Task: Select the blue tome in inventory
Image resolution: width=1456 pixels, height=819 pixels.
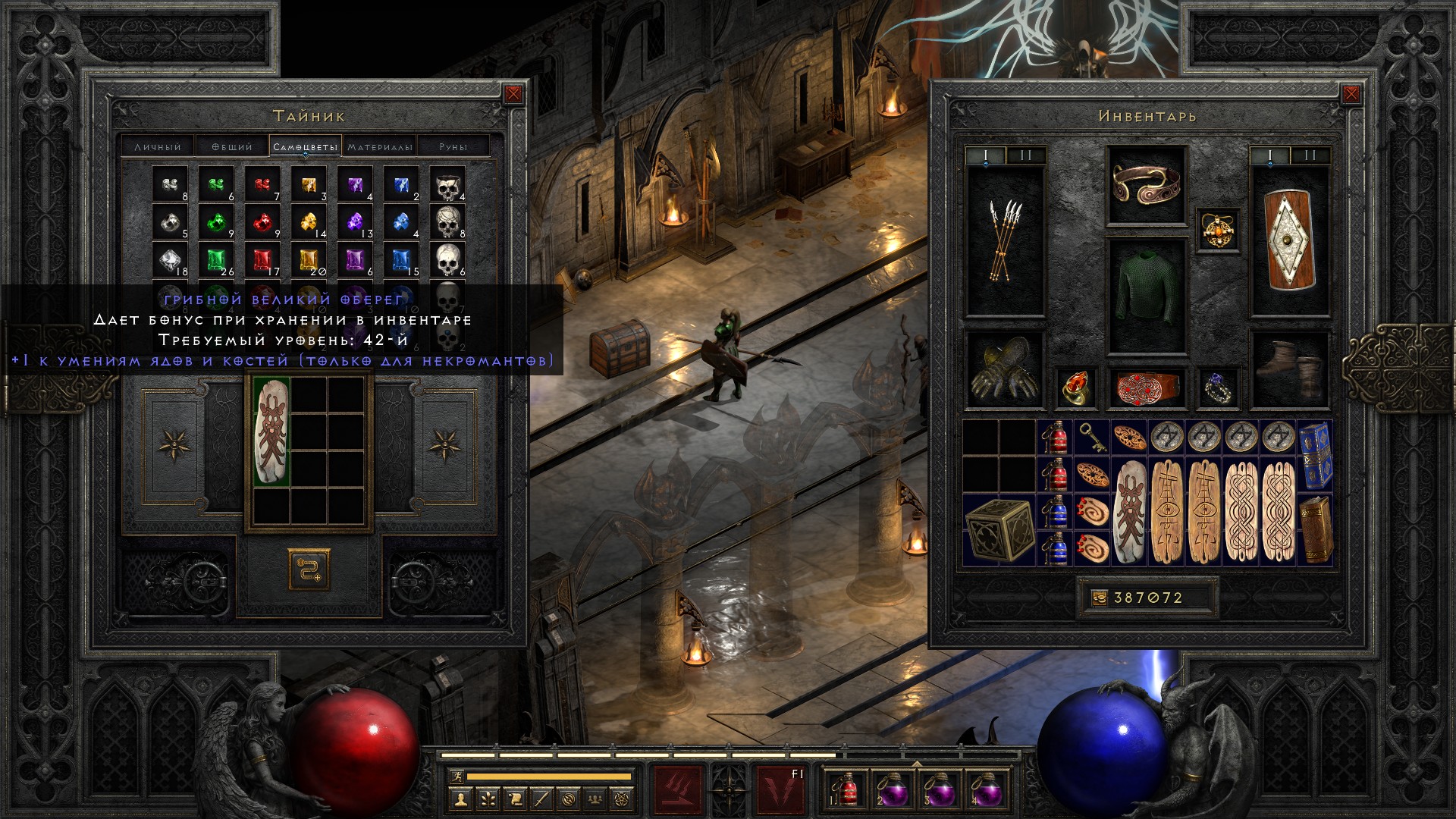Action: pos(1315,455)
